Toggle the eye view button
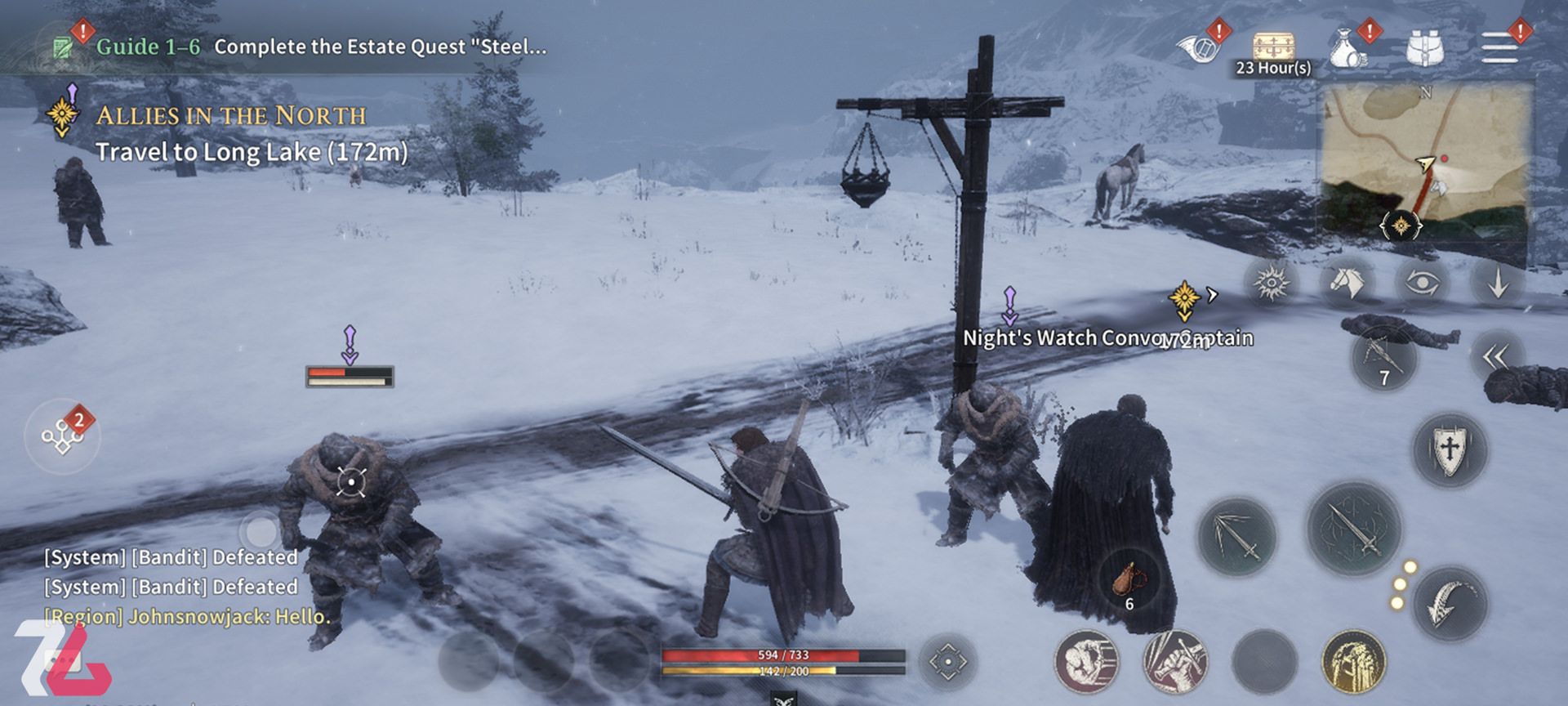The height and width of the screenshot is (706, 1568). point(1422,284)
